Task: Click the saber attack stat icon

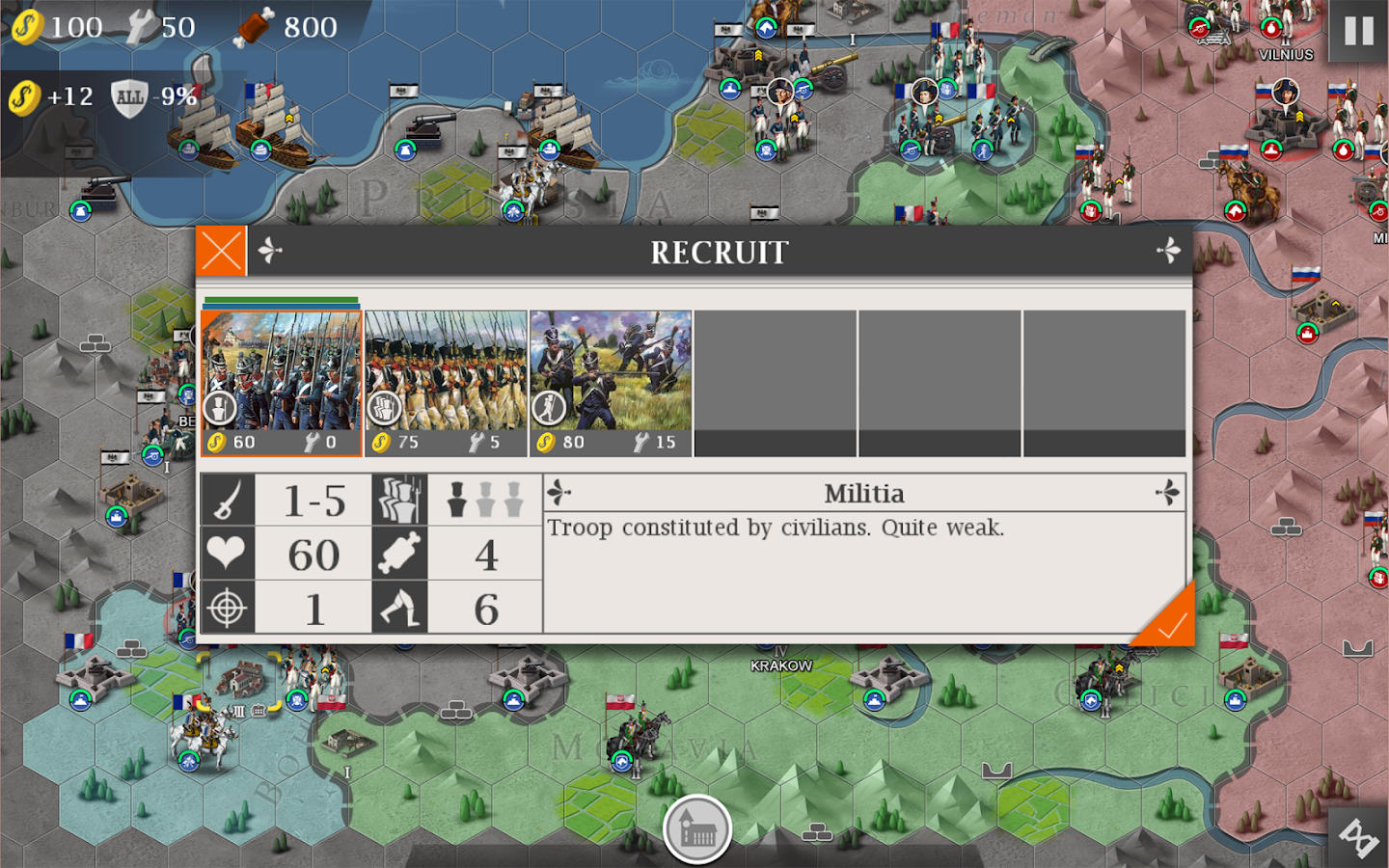Action: coord(229,500)
